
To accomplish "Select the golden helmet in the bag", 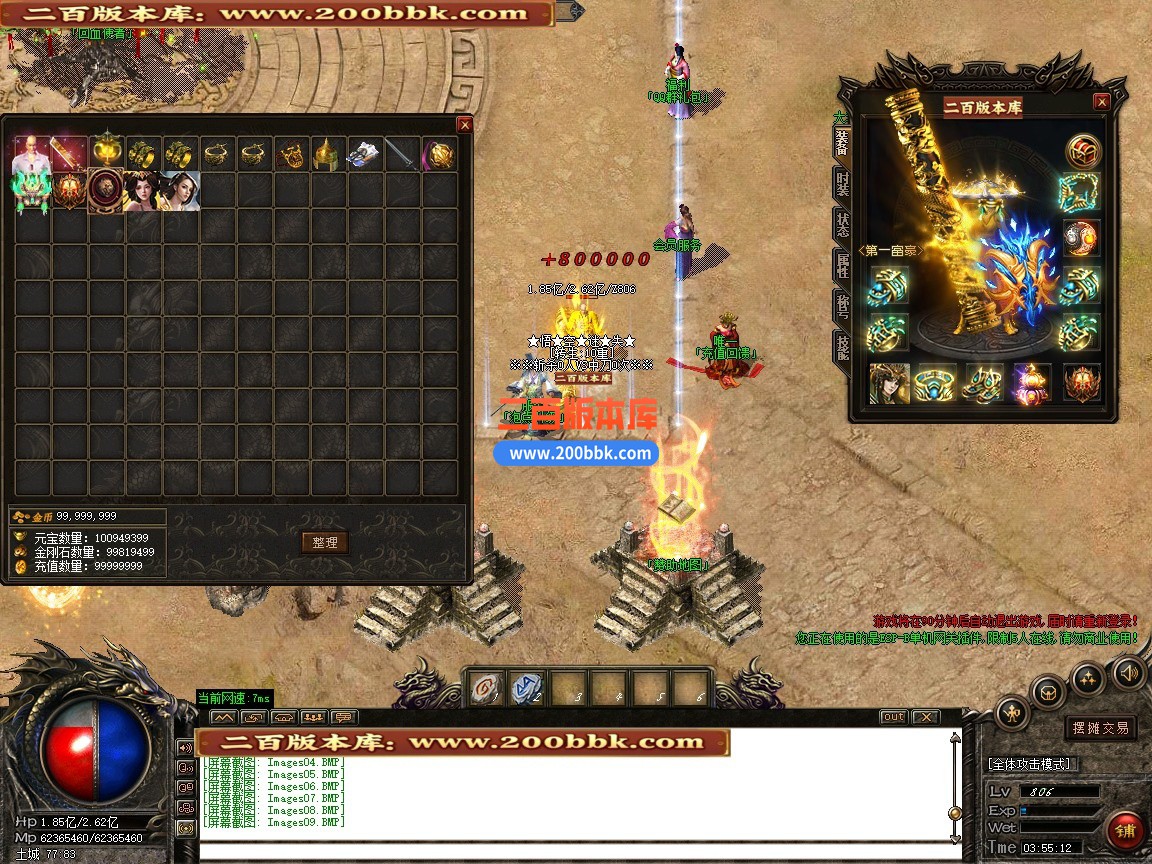I will (329, 155).
